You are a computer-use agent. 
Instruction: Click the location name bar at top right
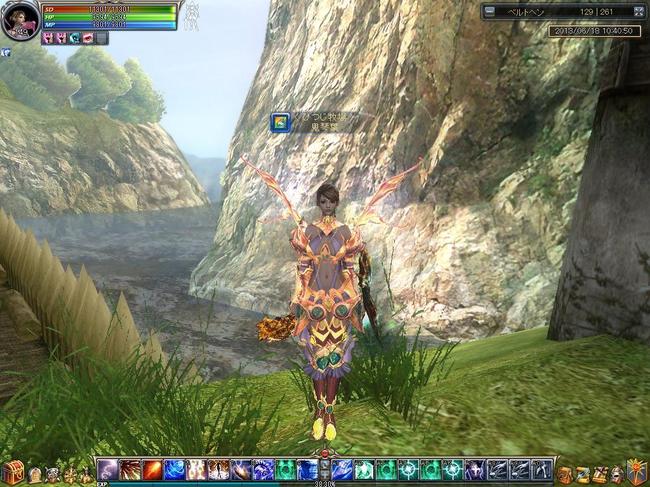coord(561,12)
